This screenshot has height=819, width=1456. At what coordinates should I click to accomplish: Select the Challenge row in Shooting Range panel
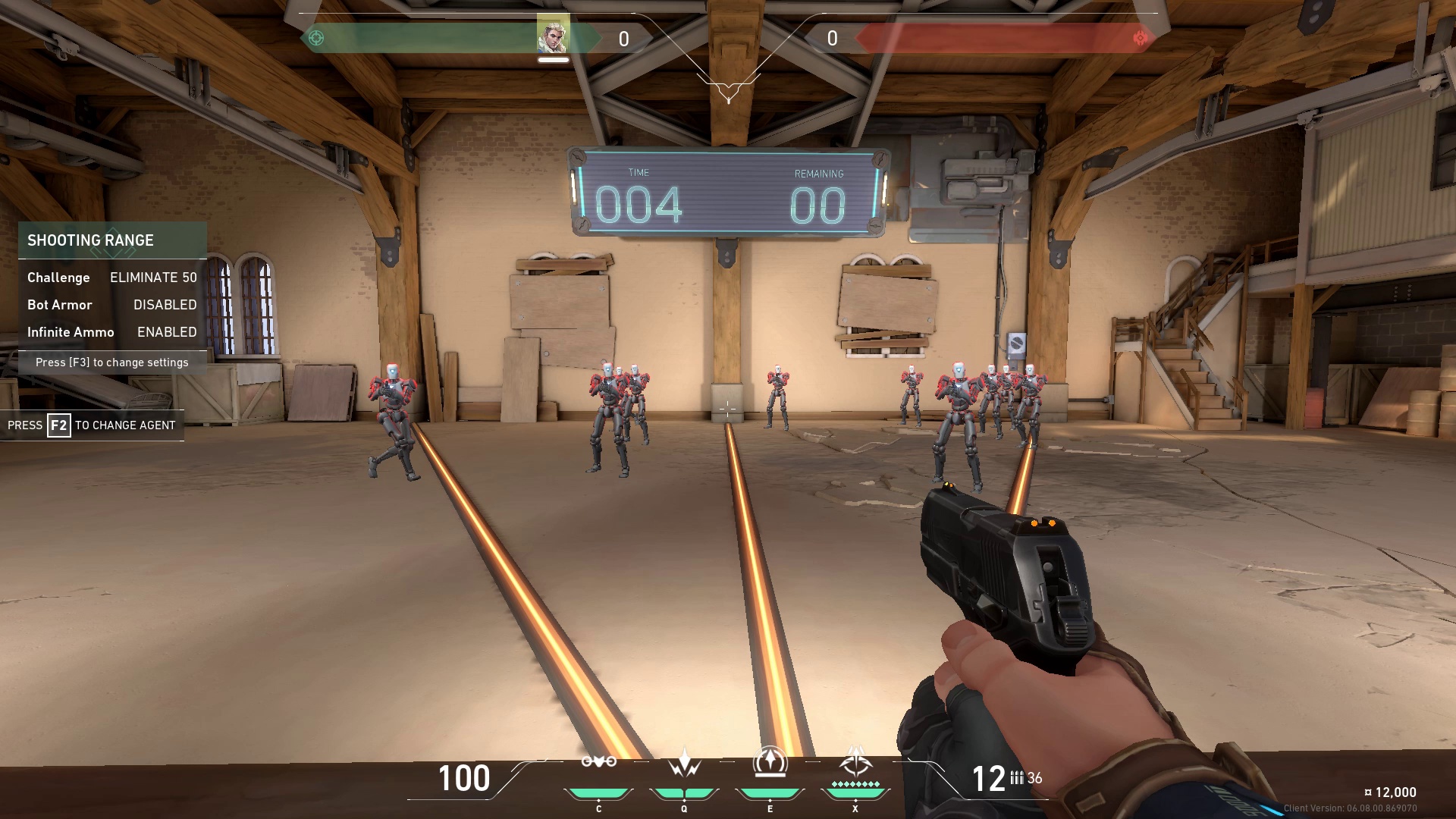point(112,278)
